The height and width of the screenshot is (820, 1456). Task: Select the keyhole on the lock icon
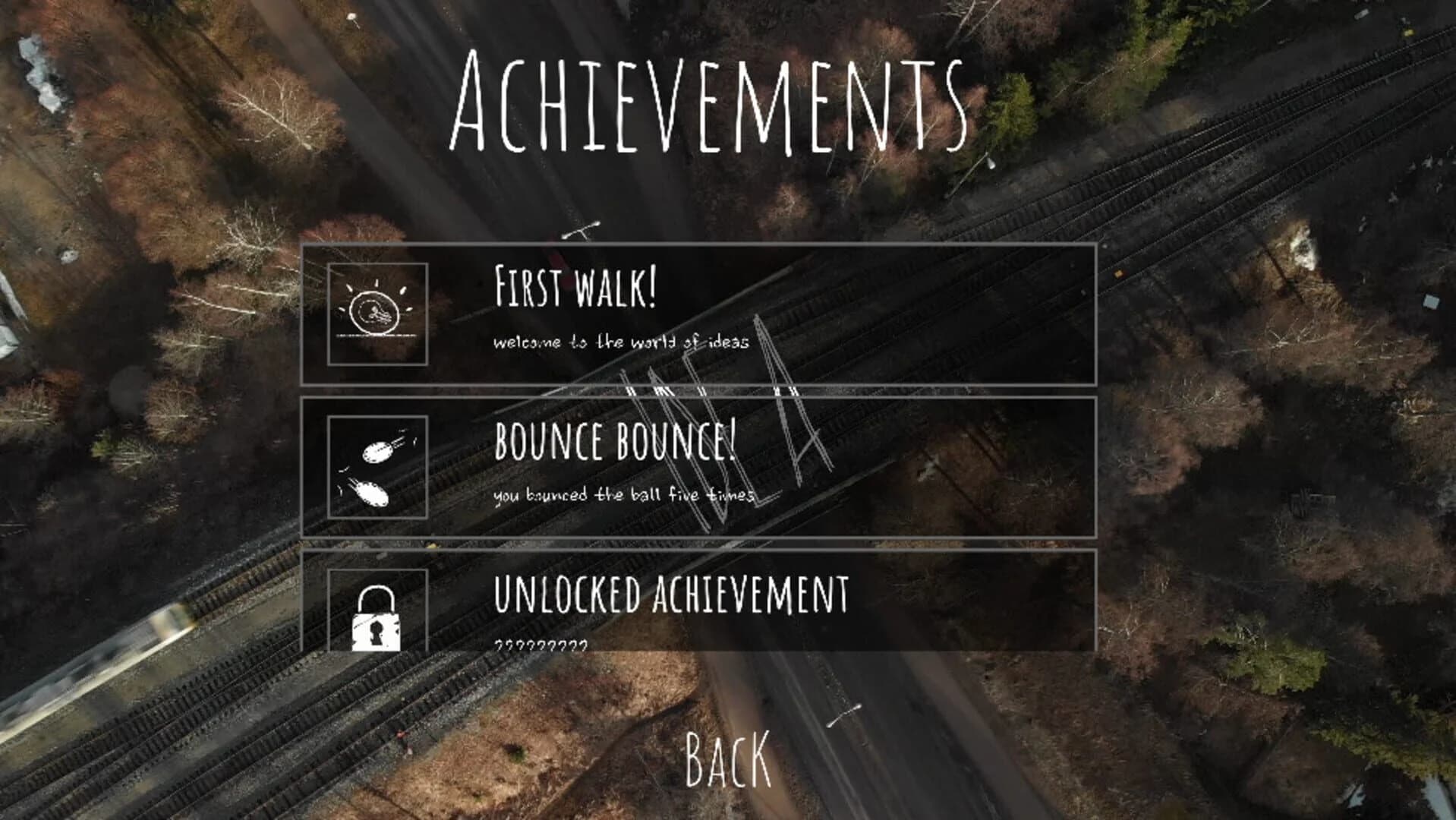(376, 632)
